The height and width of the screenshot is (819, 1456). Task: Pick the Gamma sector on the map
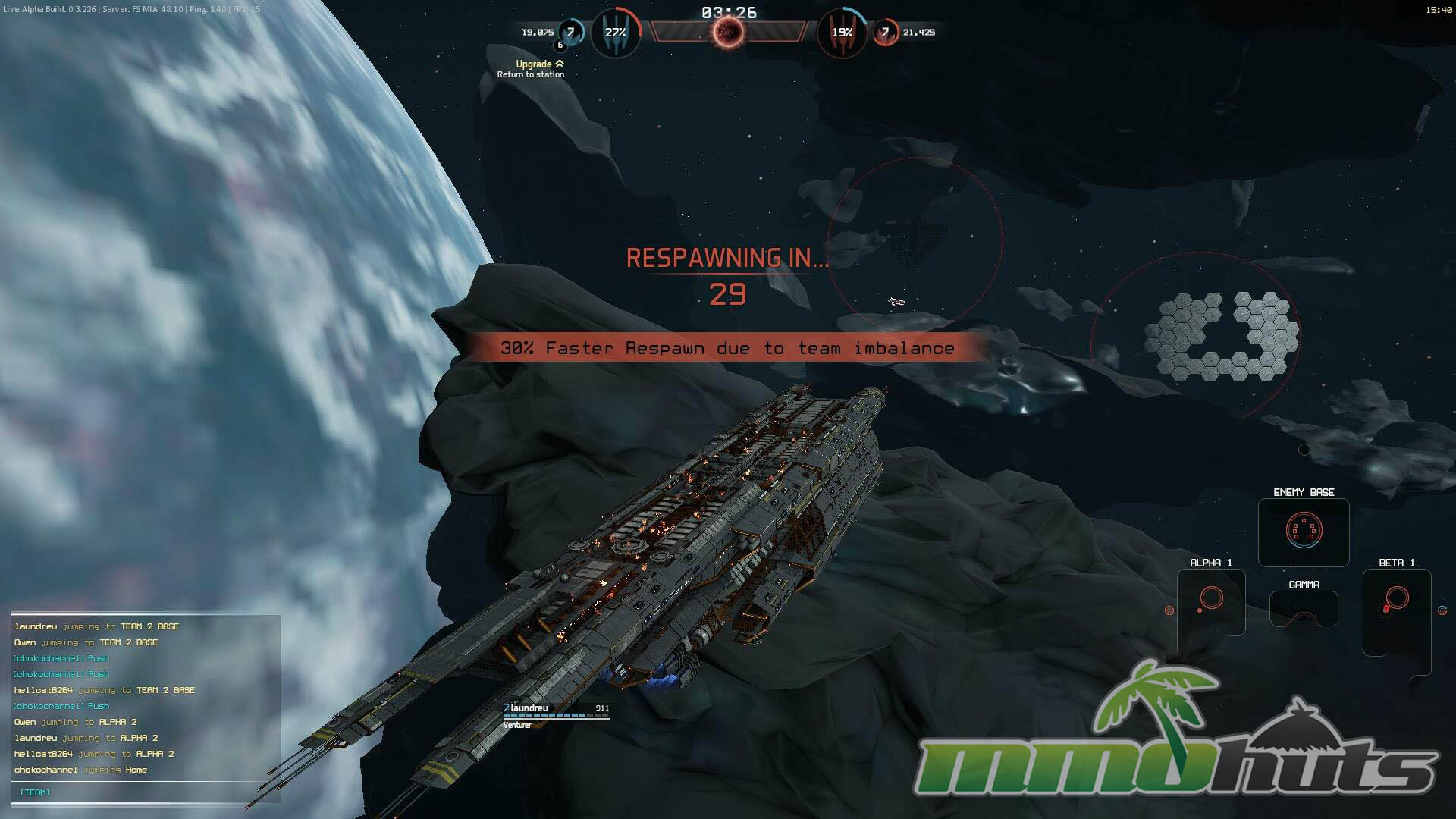[1304, 608]
